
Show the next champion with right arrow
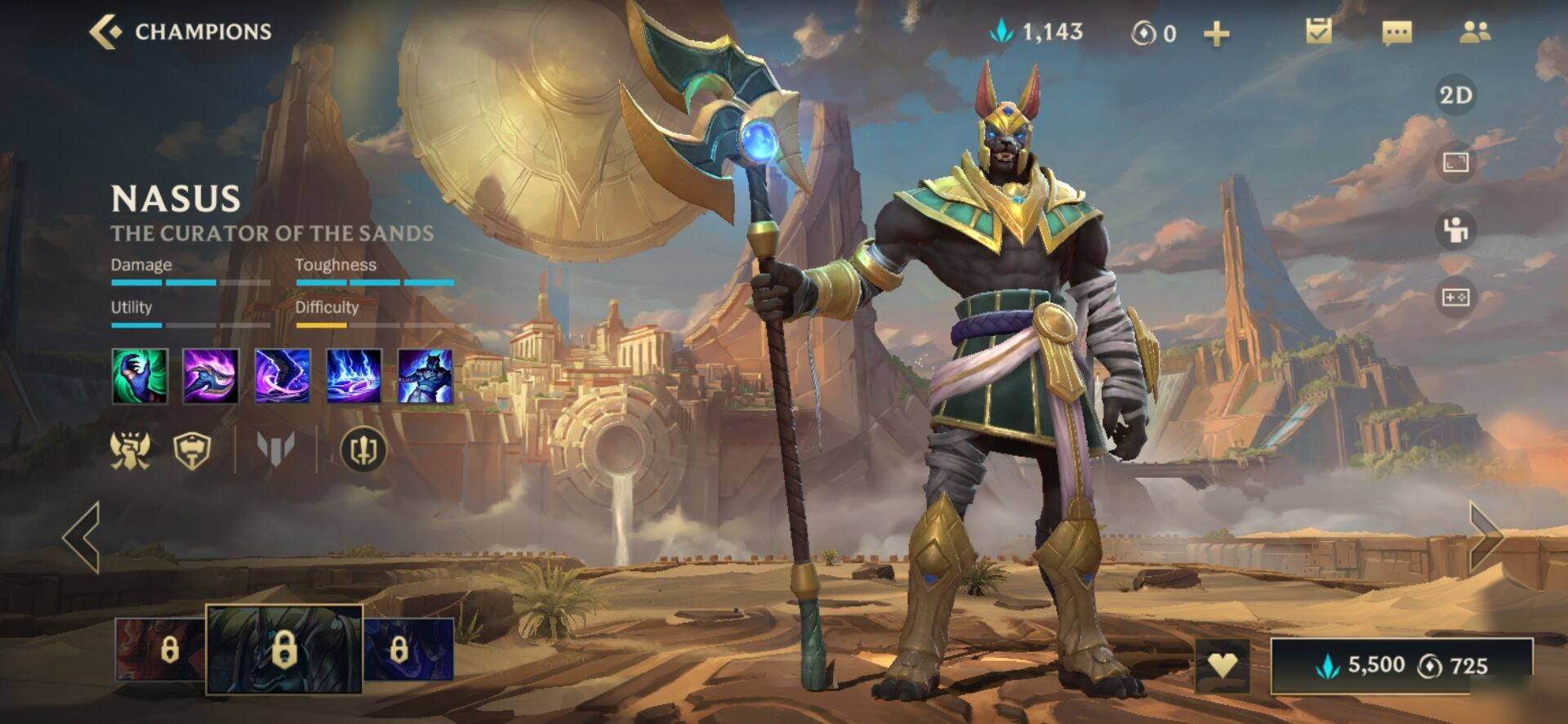pos(1486,537)
